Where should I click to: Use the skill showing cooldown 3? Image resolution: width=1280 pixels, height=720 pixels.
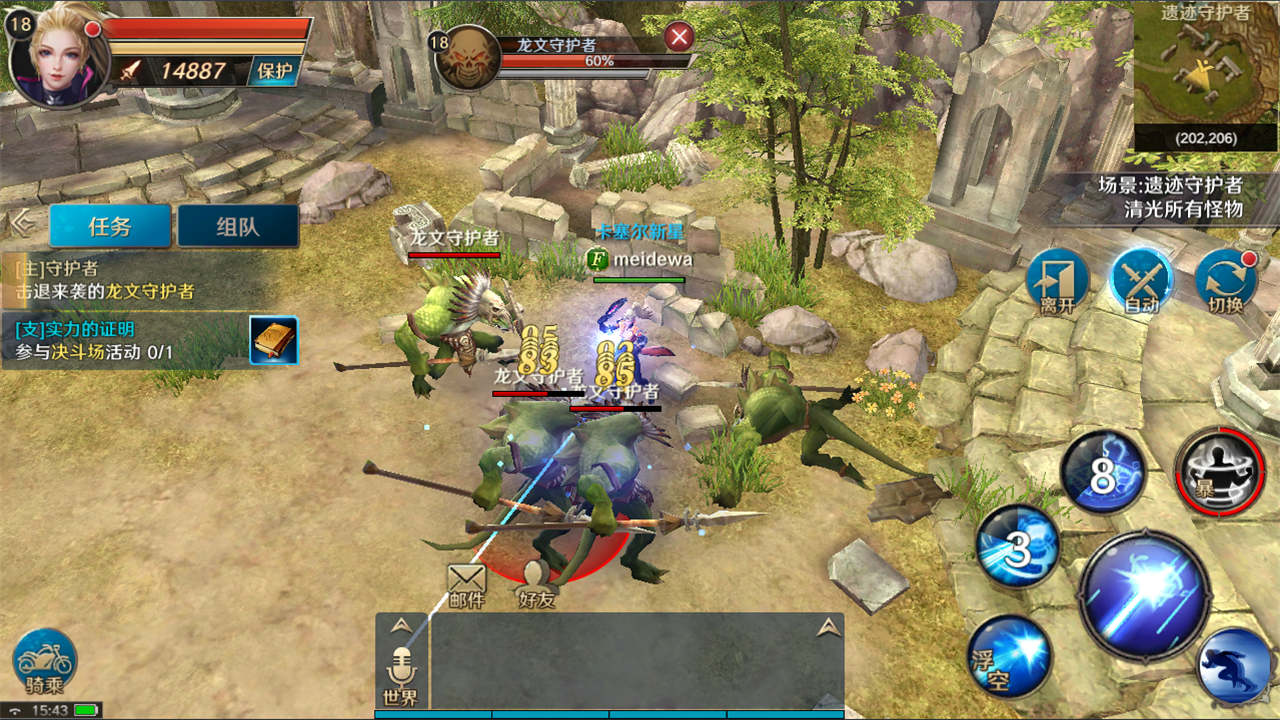click(1017, 547)
